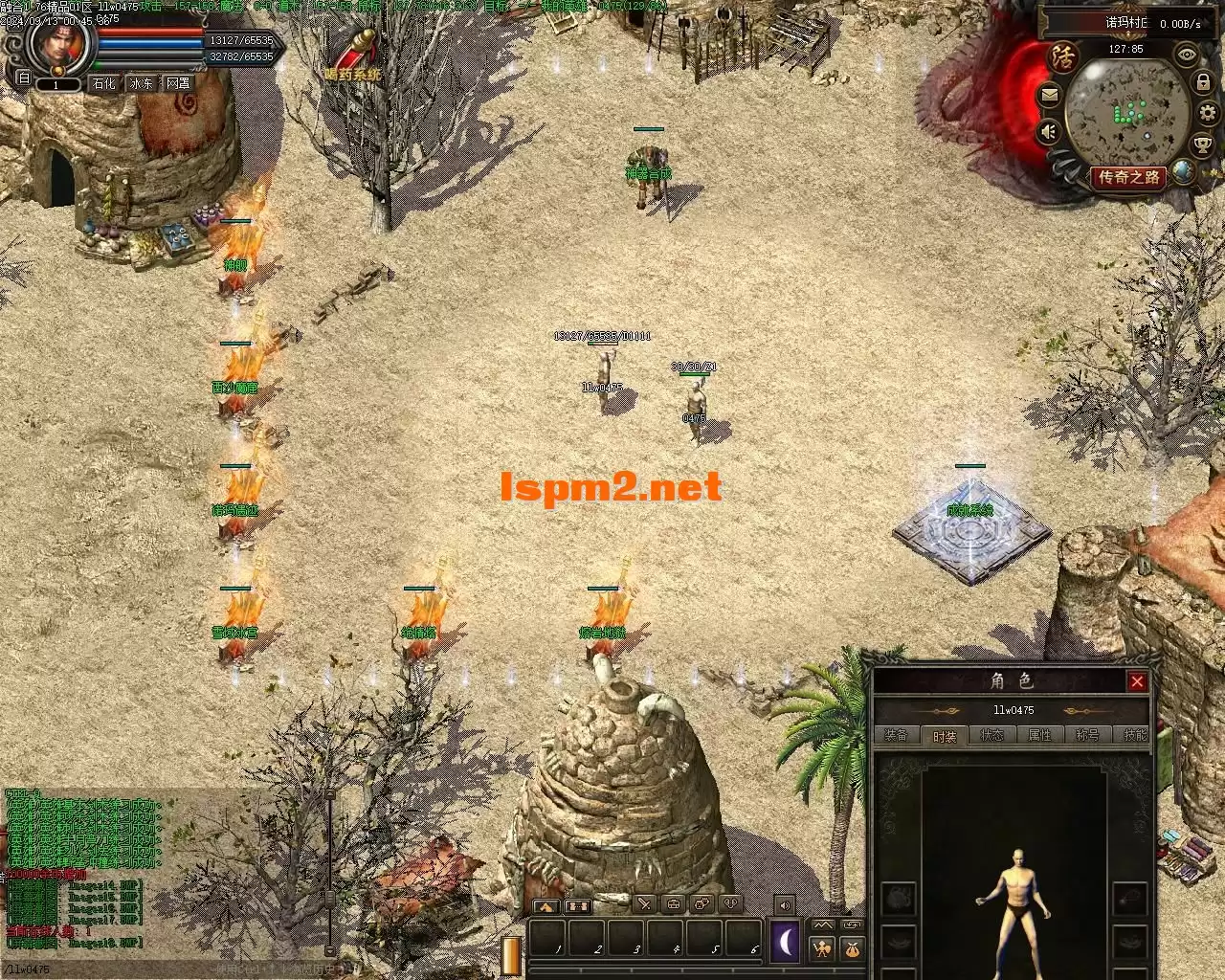Open the mail envelope icon
The width and height of the screenshot is (1225, 980).
click(1050, 95)
